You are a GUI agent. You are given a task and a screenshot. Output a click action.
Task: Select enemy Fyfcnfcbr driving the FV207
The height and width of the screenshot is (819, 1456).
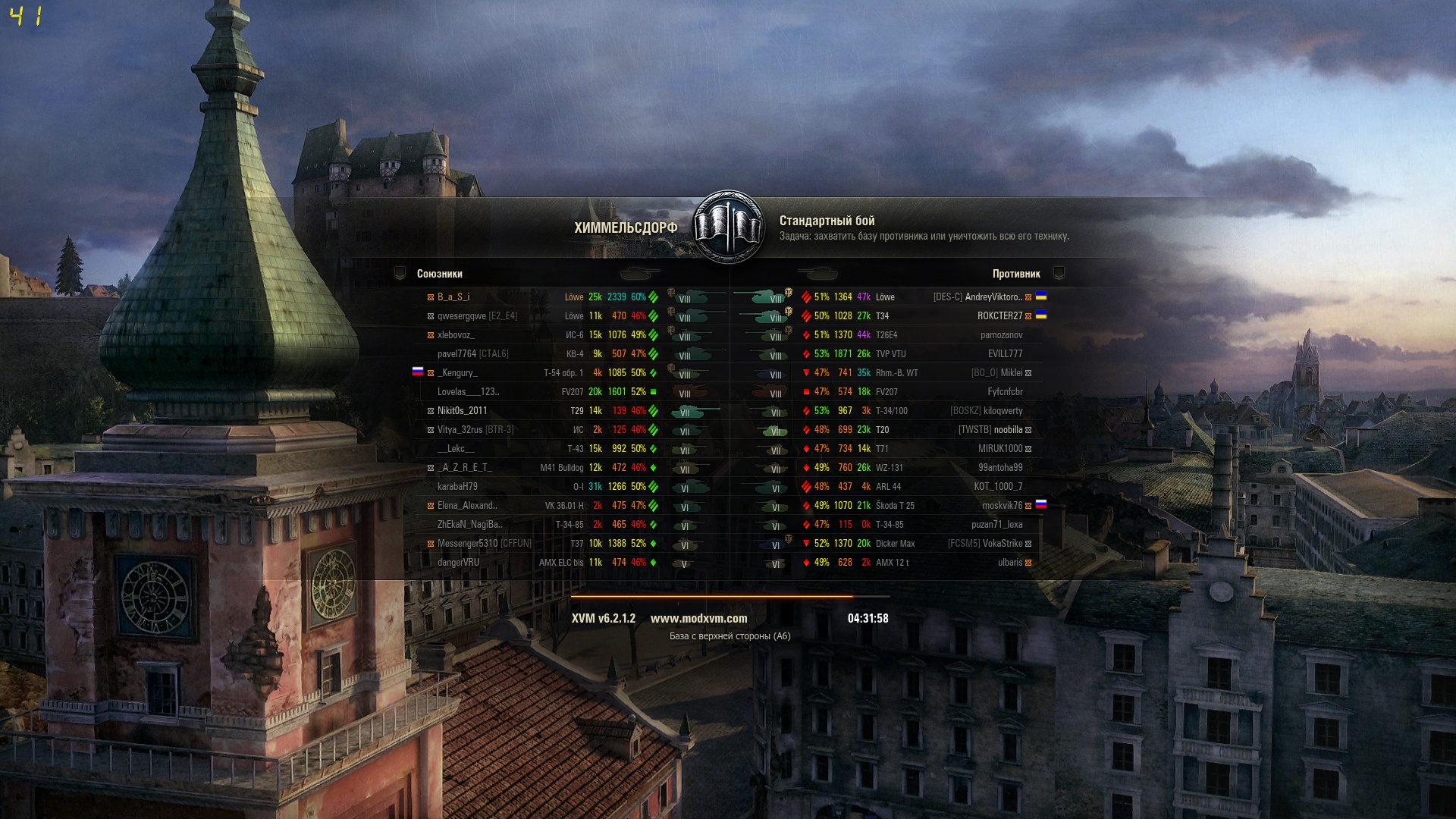point(1005,392)
